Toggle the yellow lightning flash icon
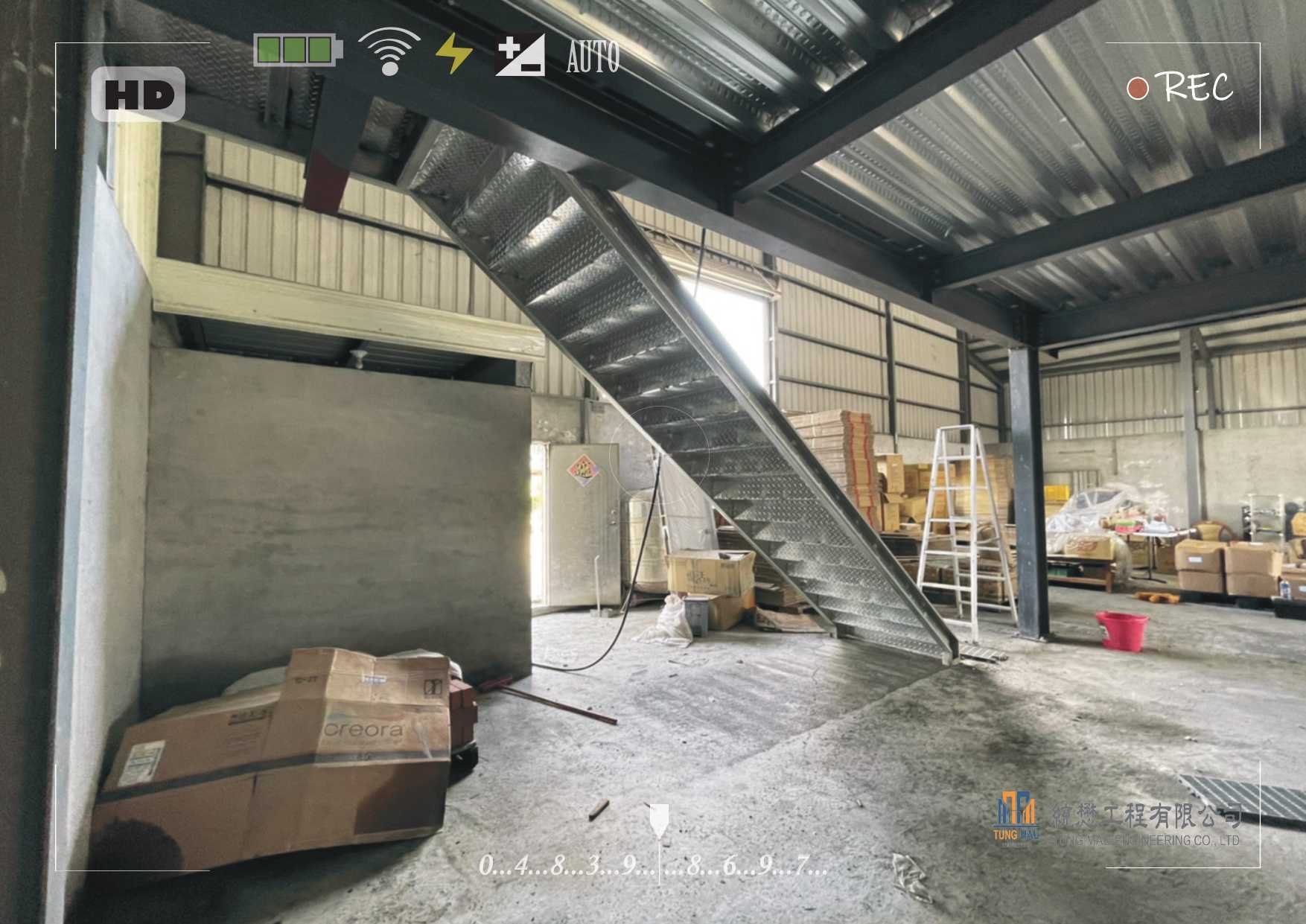This screenshot has height=924, width=1306. 453,54
